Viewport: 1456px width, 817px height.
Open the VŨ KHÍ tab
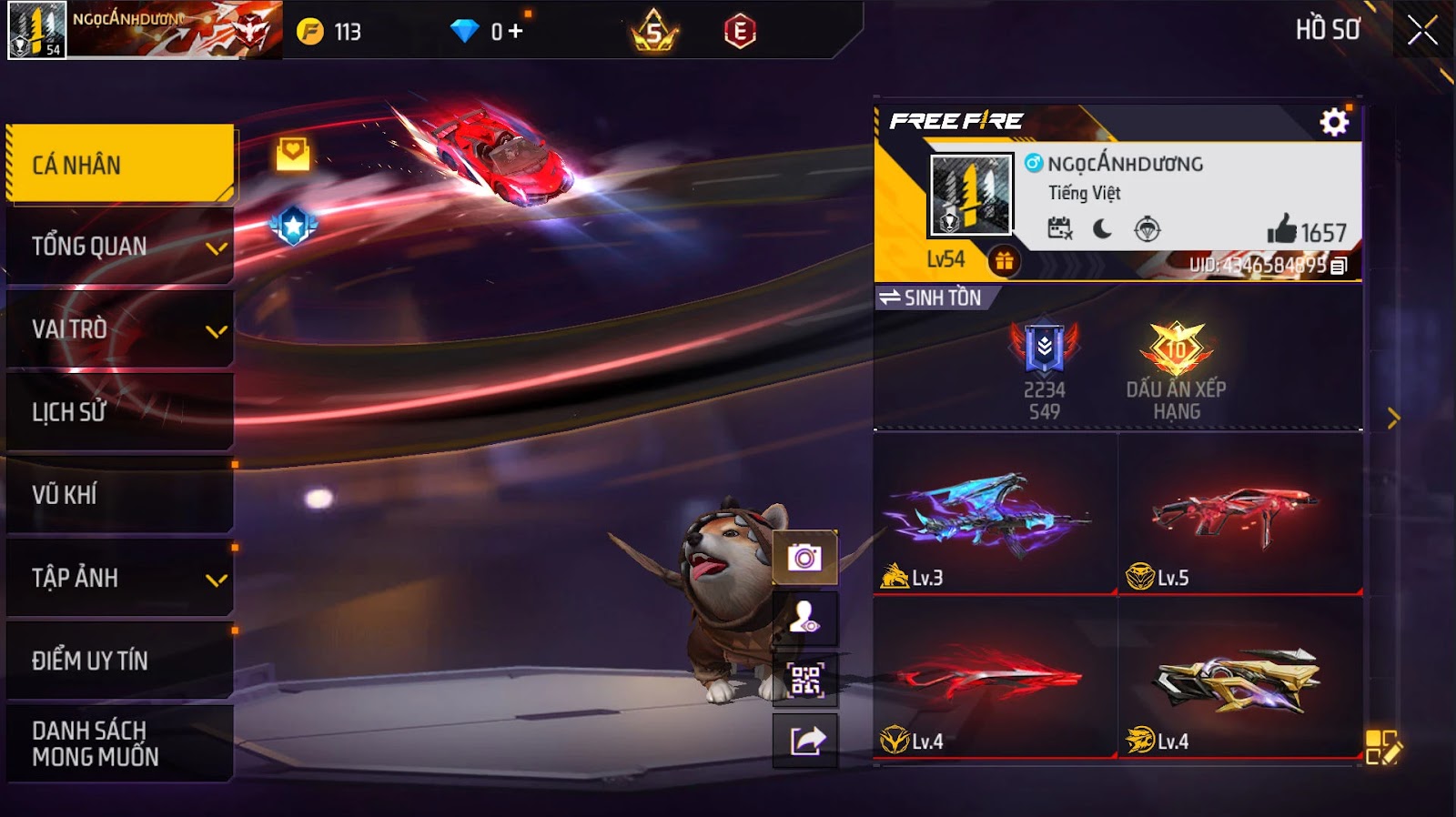pos(119,495)
